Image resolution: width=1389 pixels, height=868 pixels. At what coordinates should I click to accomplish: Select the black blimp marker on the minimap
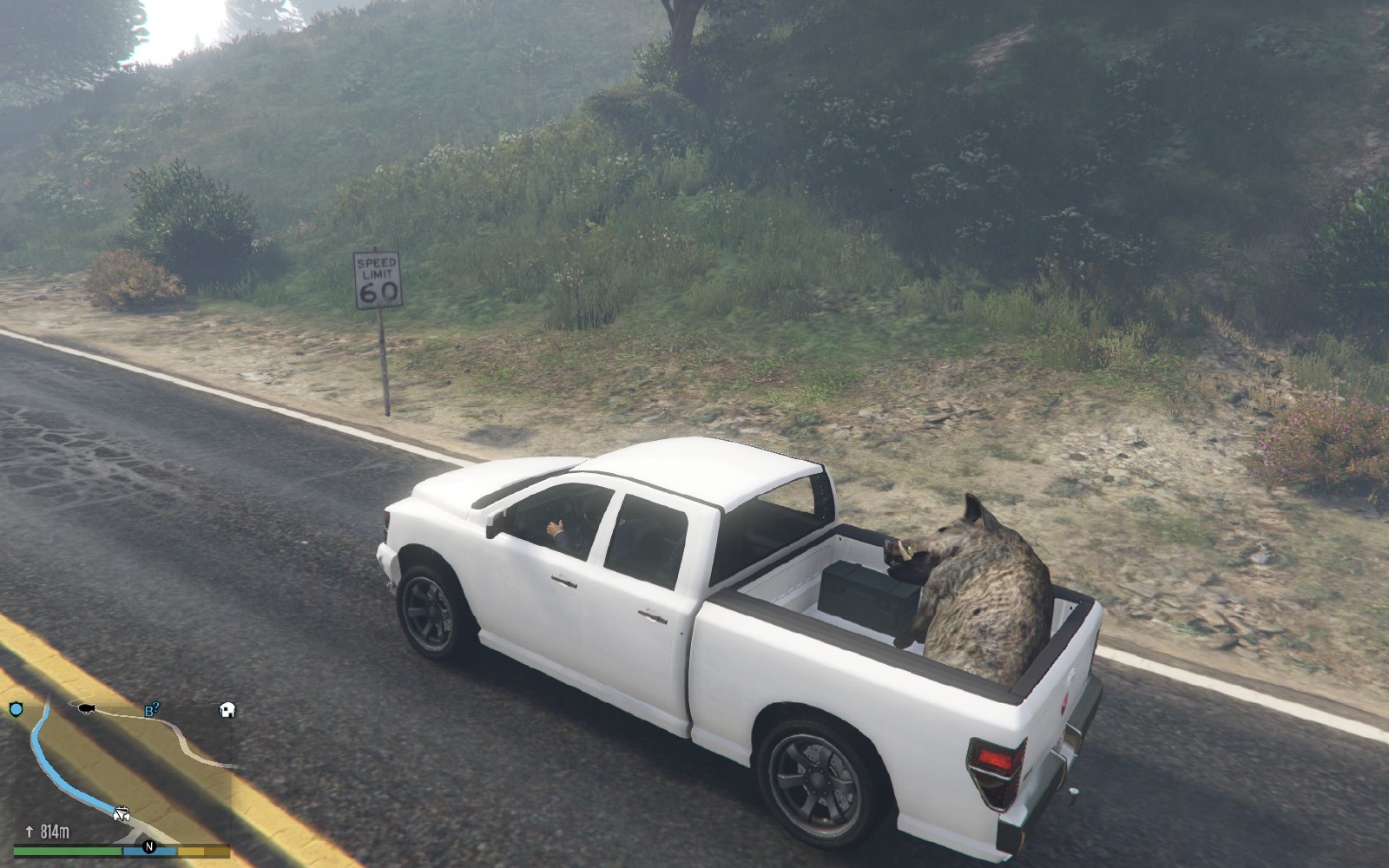point(86,709)
